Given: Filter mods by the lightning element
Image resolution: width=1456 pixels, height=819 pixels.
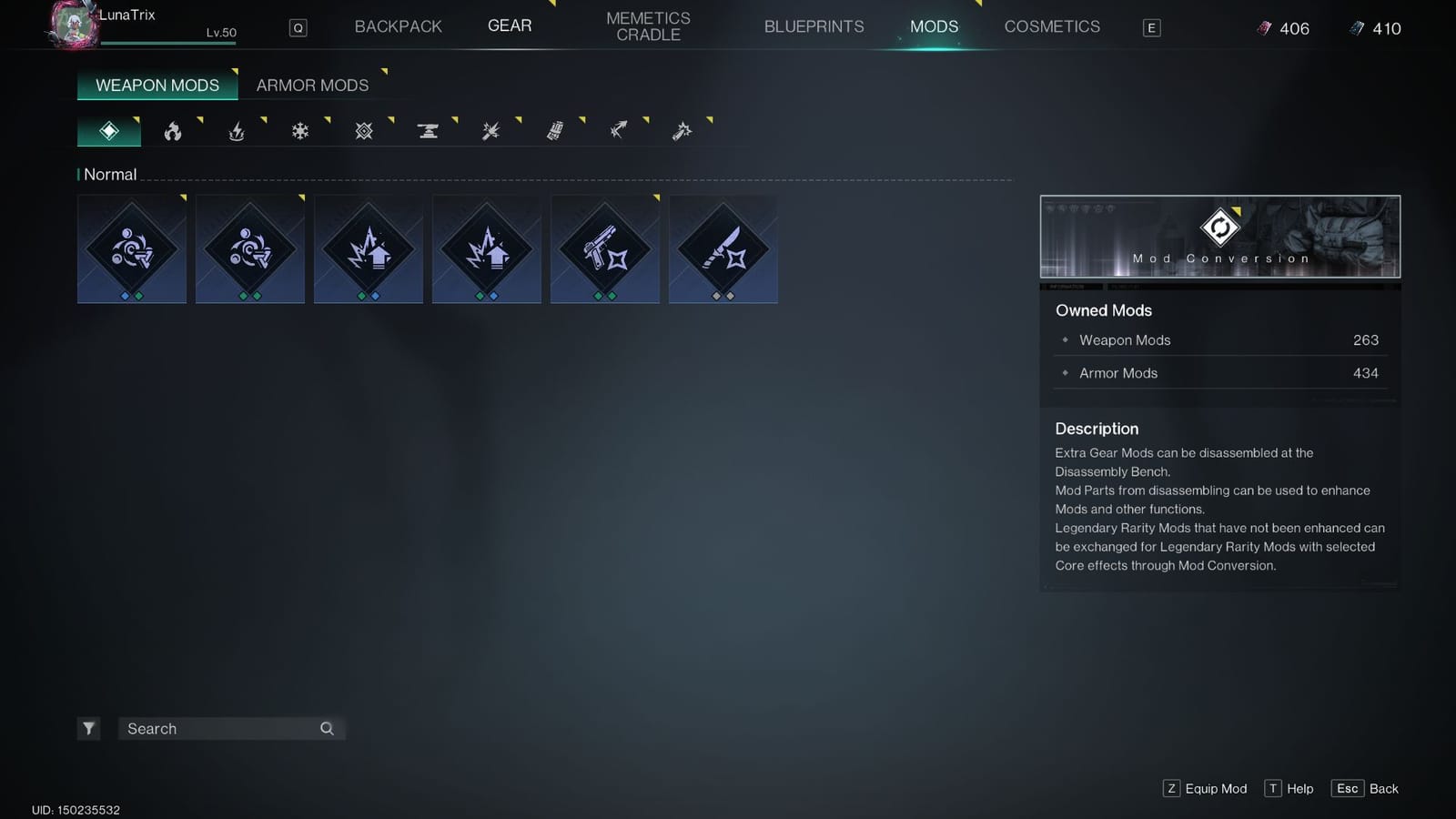Looking at the screenshot, I should 236,130.
